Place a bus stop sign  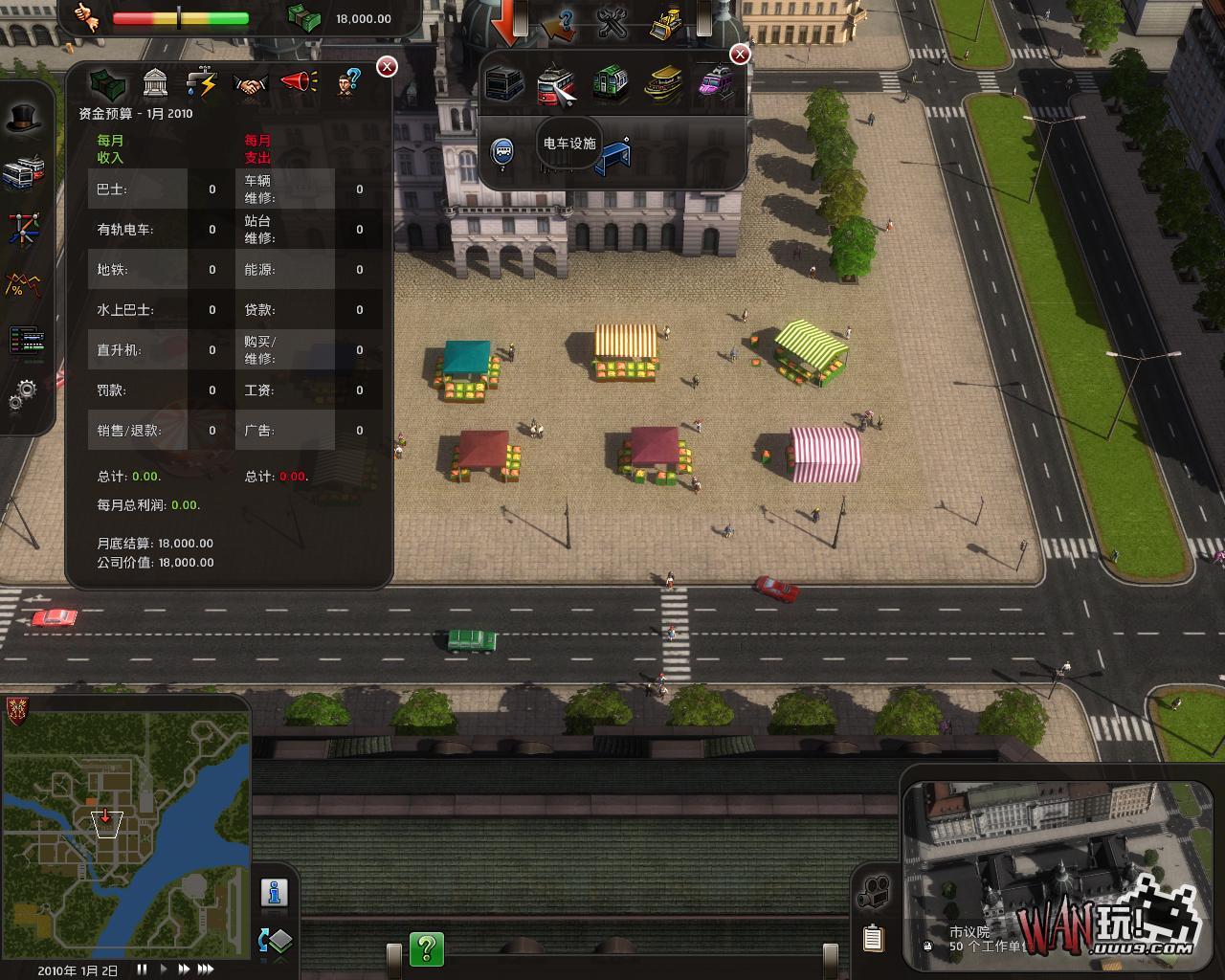pos(502,151)
